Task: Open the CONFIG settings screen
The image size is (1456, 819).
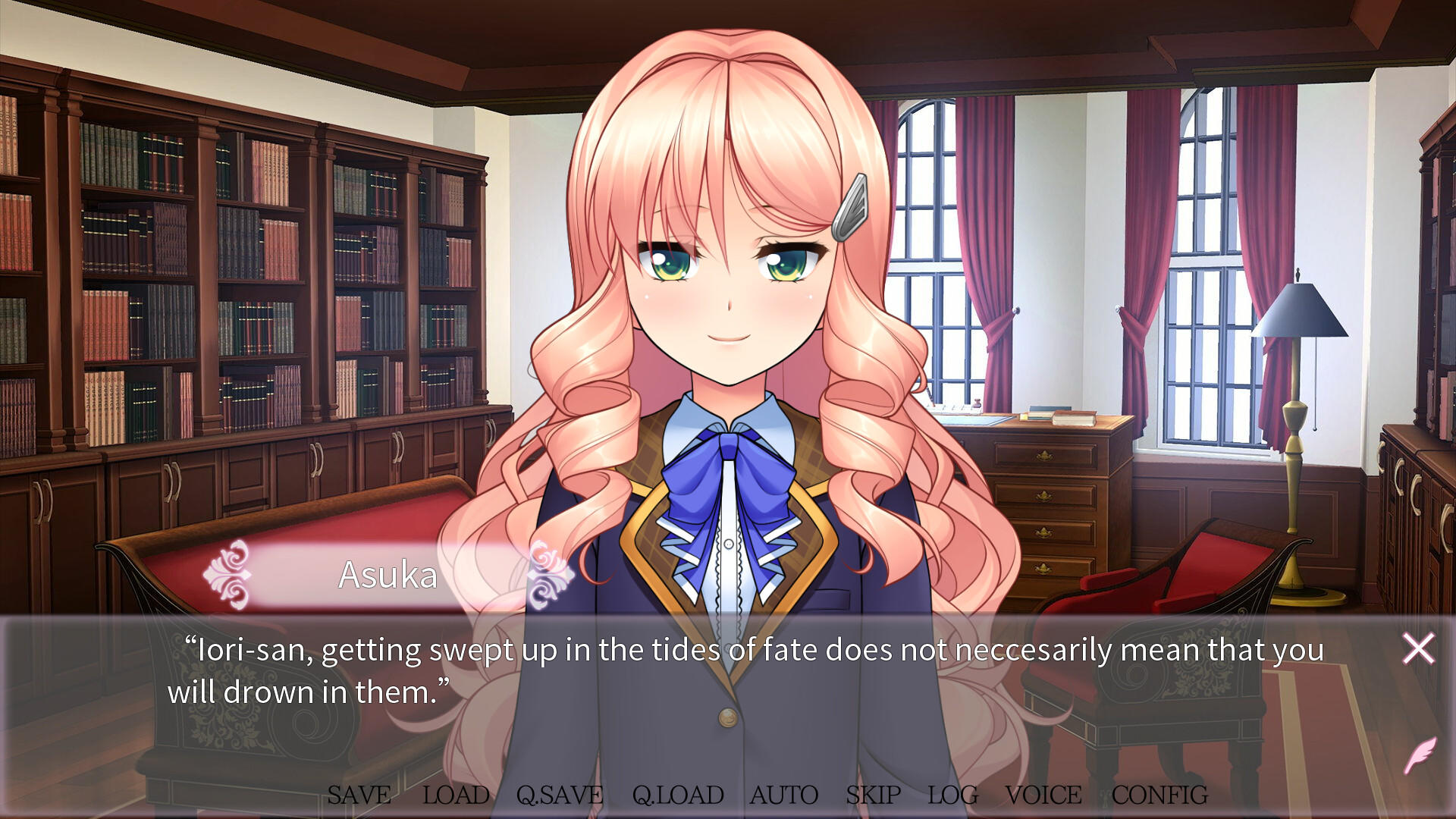Action: click(x=1159, y=795)
